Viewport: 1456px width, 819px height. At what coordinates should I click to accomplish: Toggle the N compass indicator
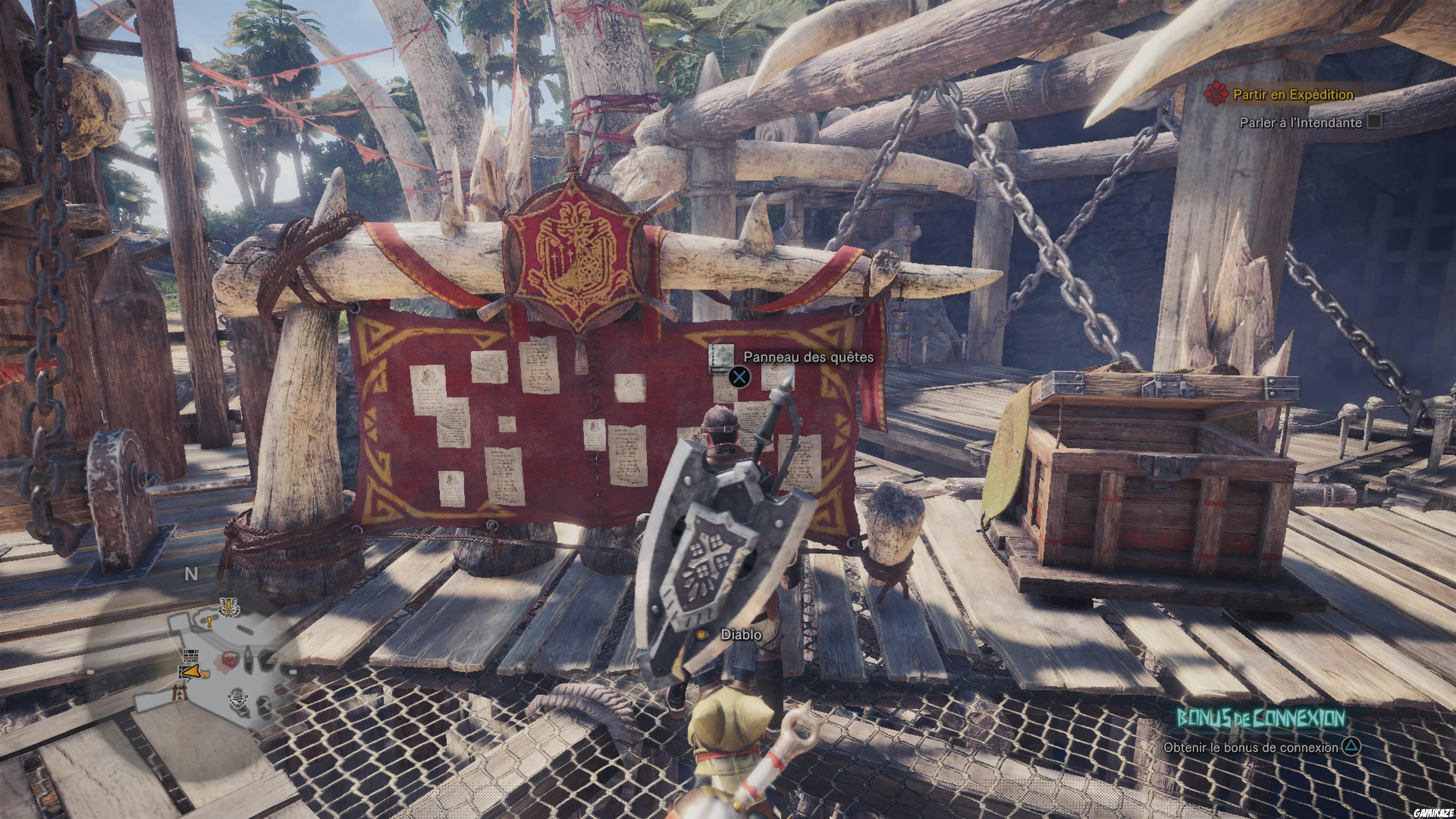(x=191, y=573)
